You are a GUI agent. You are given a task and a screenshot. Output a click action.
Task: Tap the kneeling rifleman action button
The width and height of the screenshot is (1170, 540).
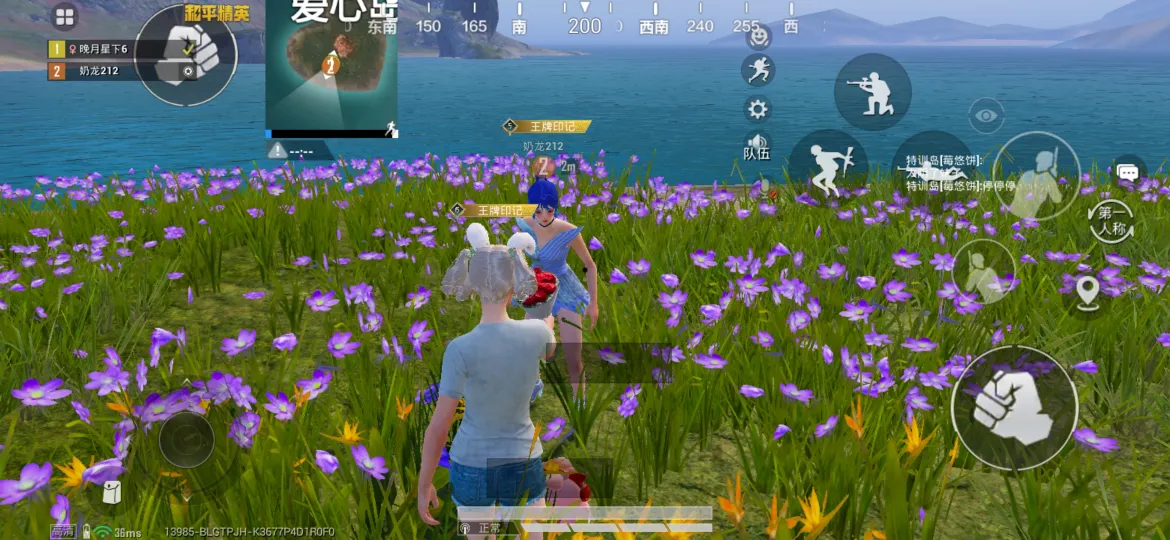pos(872,92)
